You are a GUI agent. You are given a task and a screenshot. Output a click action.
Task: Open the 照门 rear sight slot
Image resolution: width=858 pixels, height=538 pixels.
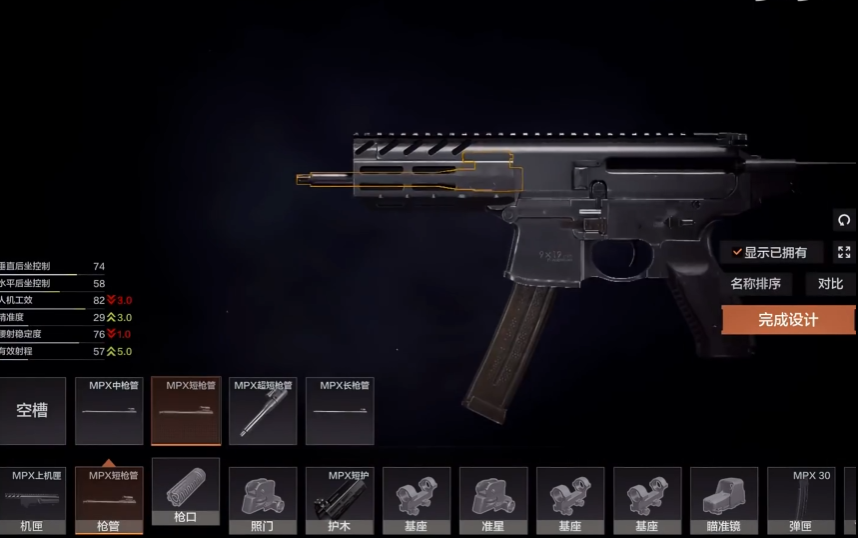click(x=262, y=500)
